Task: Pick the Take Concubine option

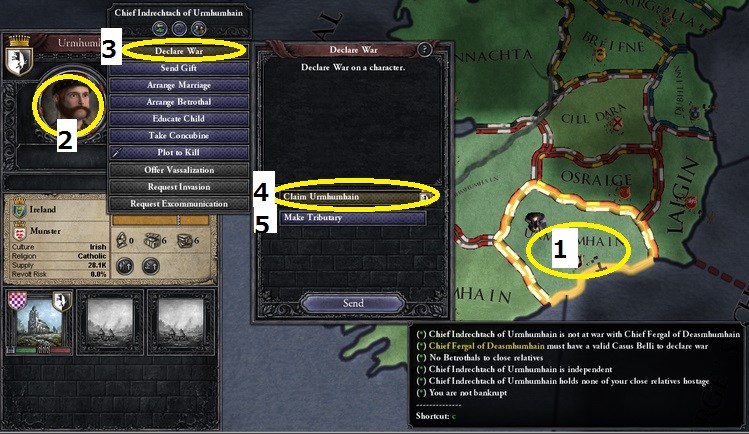Action: click(179, 136)
